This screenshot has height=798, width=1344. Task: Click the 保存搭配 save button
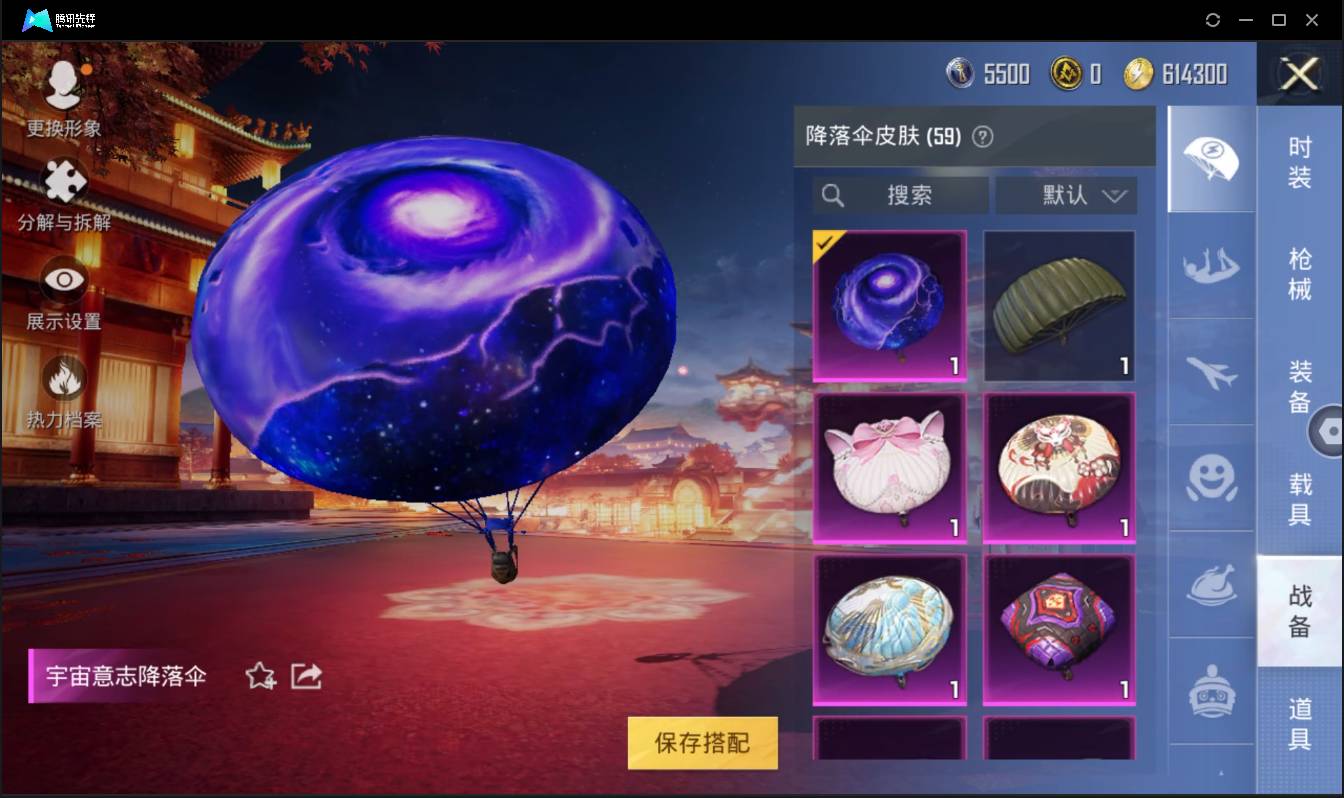tap(702, 744)
